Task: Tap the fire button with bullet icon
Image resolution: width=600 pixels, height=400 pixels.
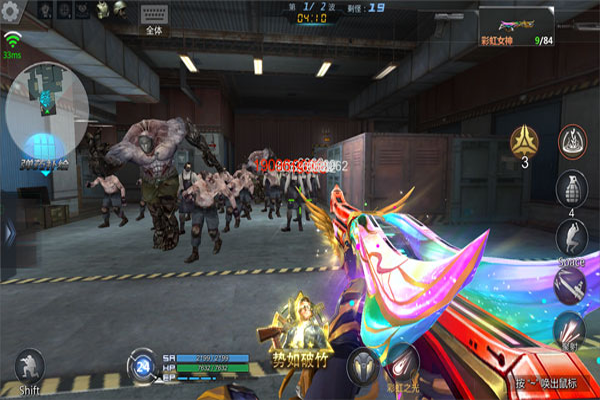Action: (572, 329)
